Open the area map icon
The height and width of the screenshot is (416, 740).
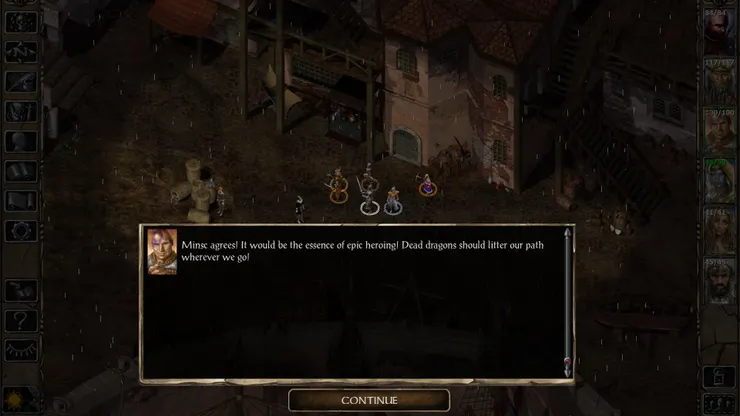click(21, 52)
